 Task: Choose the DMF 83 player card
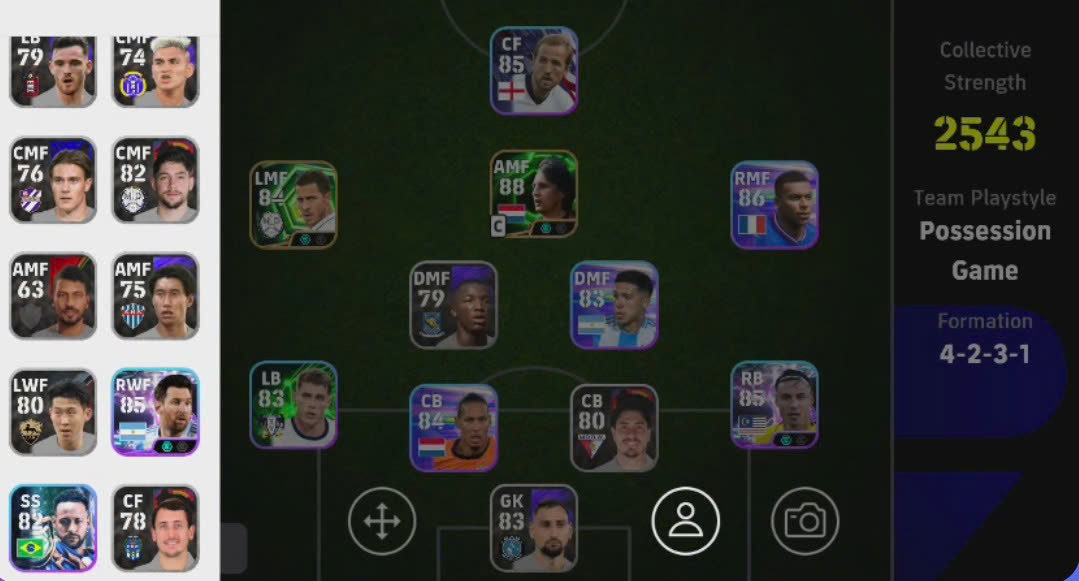(614, 305)
